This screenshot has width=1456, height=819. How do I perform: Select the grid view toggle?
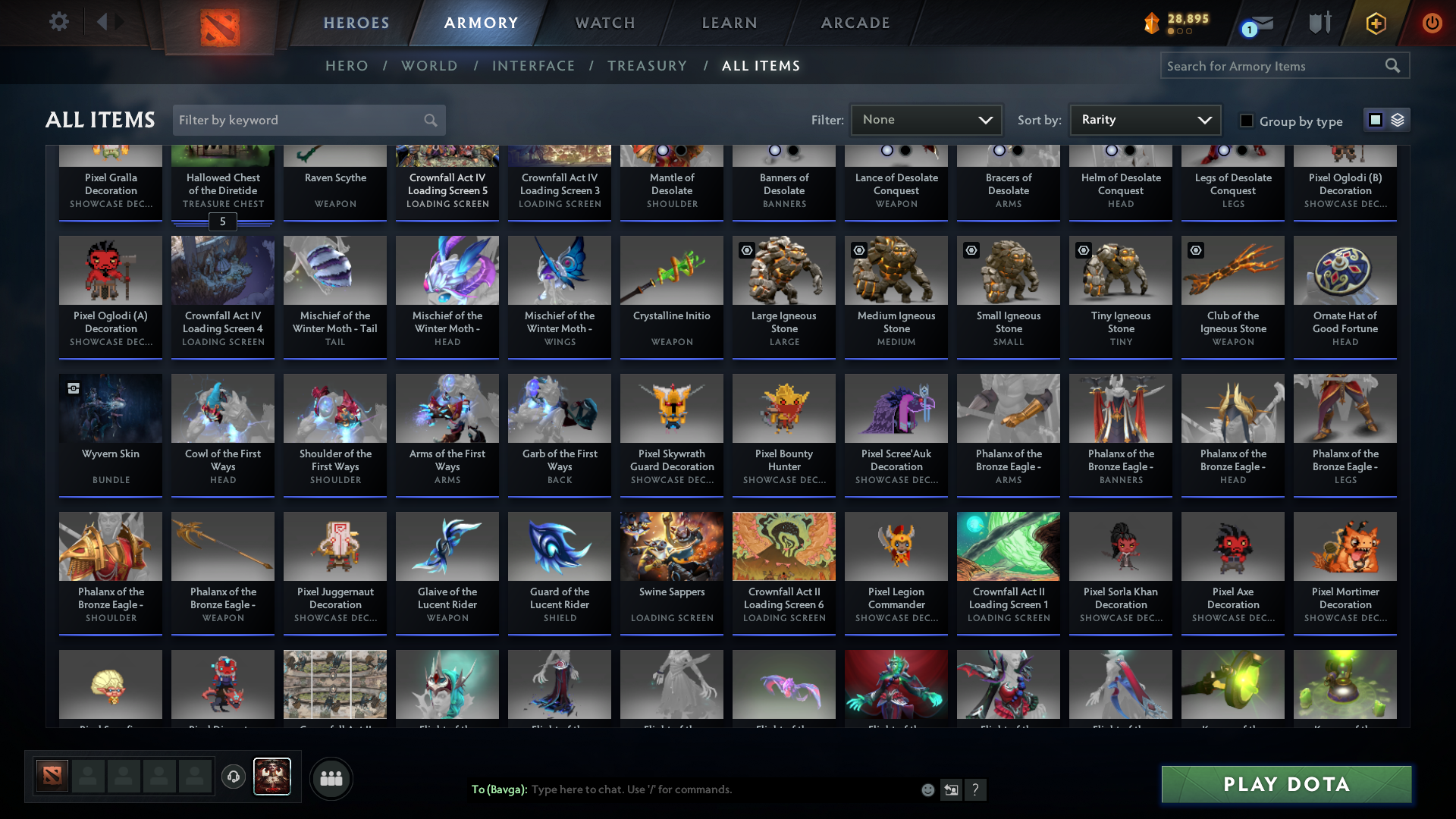(1376, 120)
